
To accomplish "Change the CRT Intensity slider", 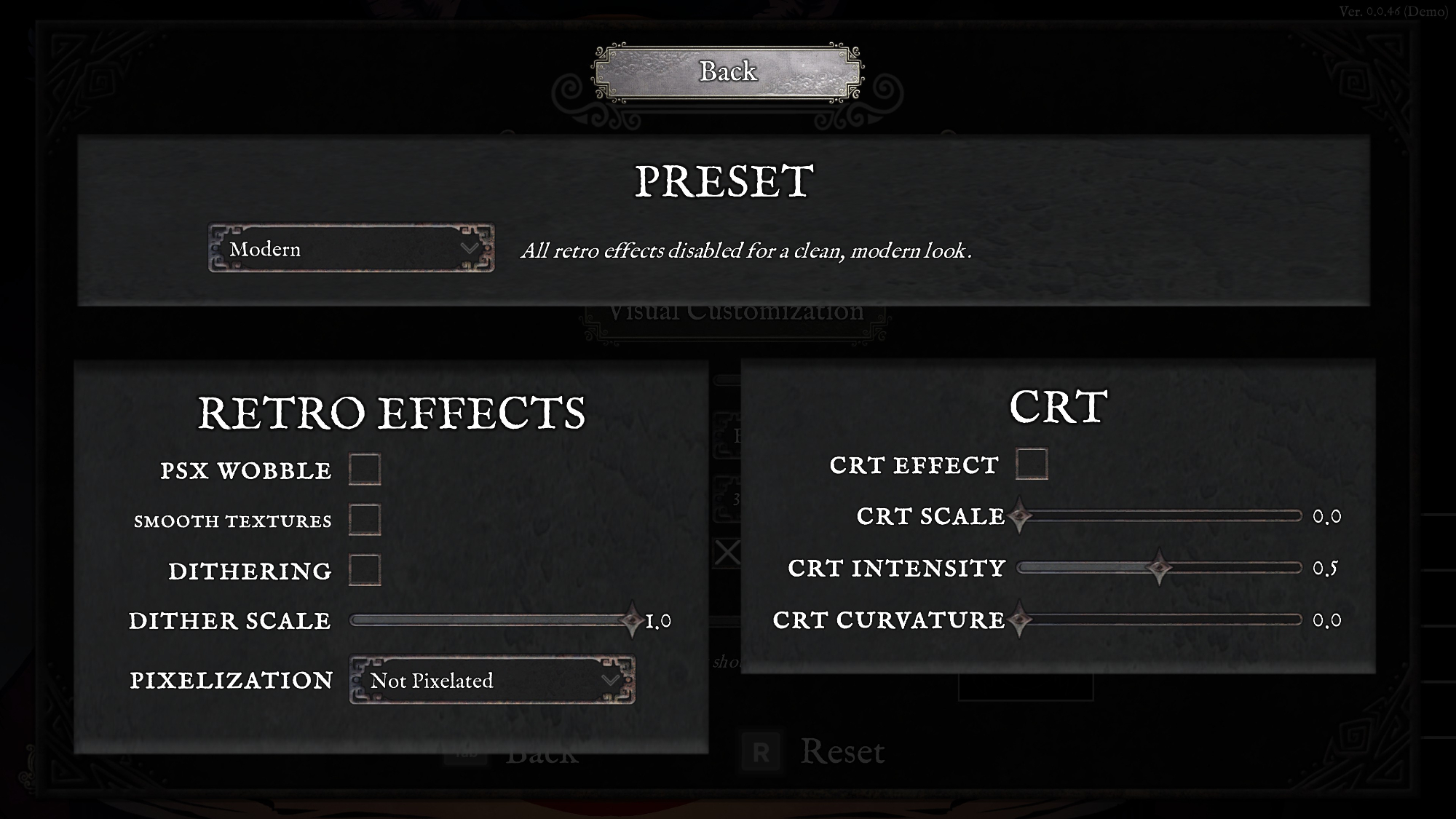I will pyautogui.click(x=1159, y=568).
